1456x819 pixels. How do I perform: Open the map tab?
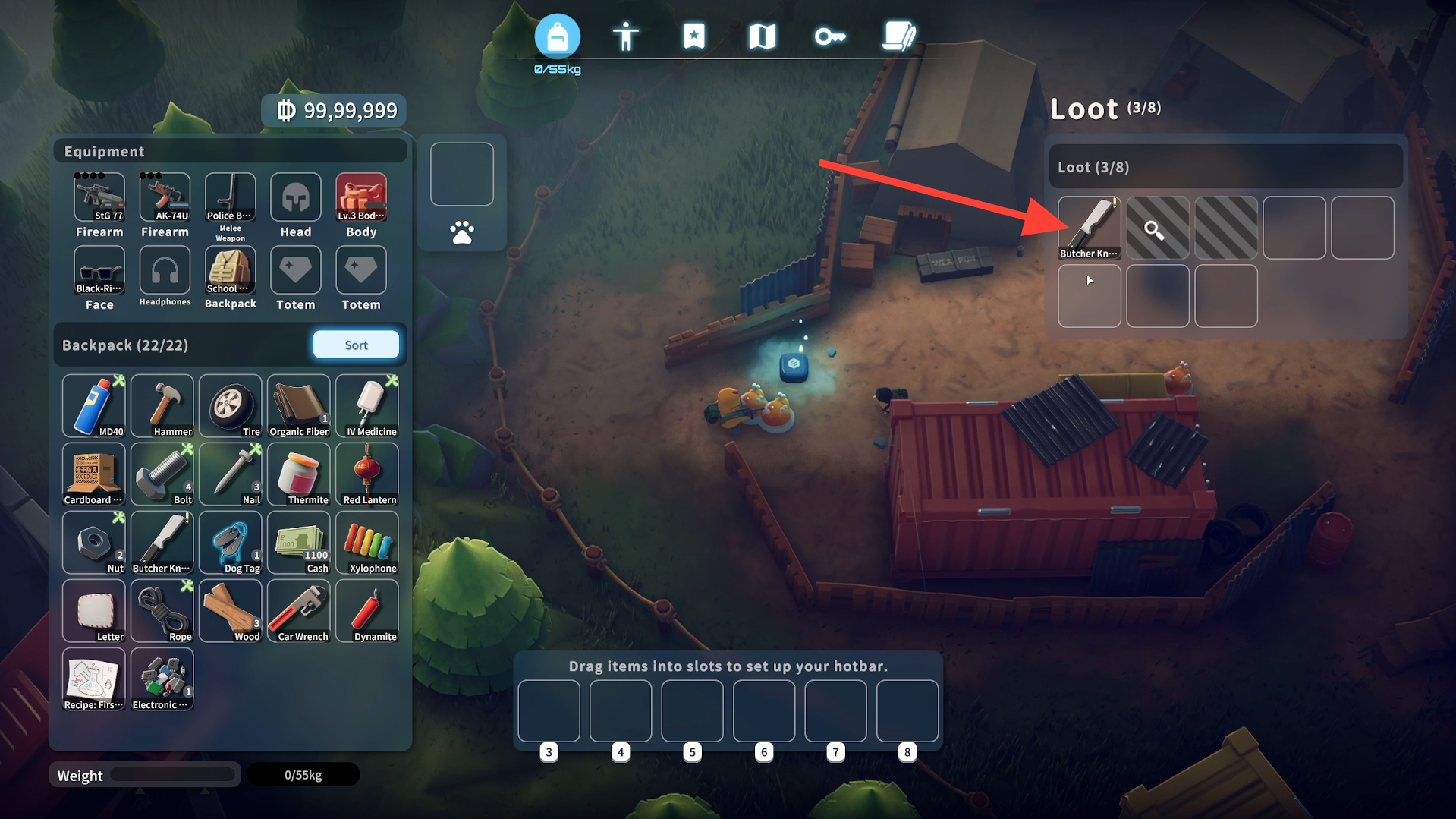(x=762, y=36)
